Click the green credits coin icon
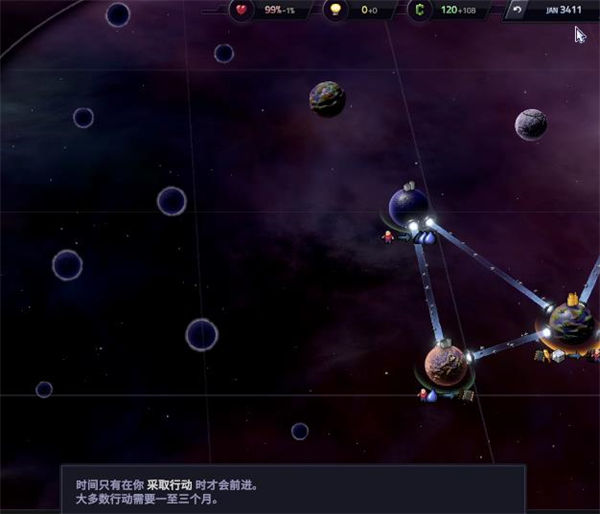The height and width of the screenshot is (514, 600). pyautogui.click(x=418, y=10)
